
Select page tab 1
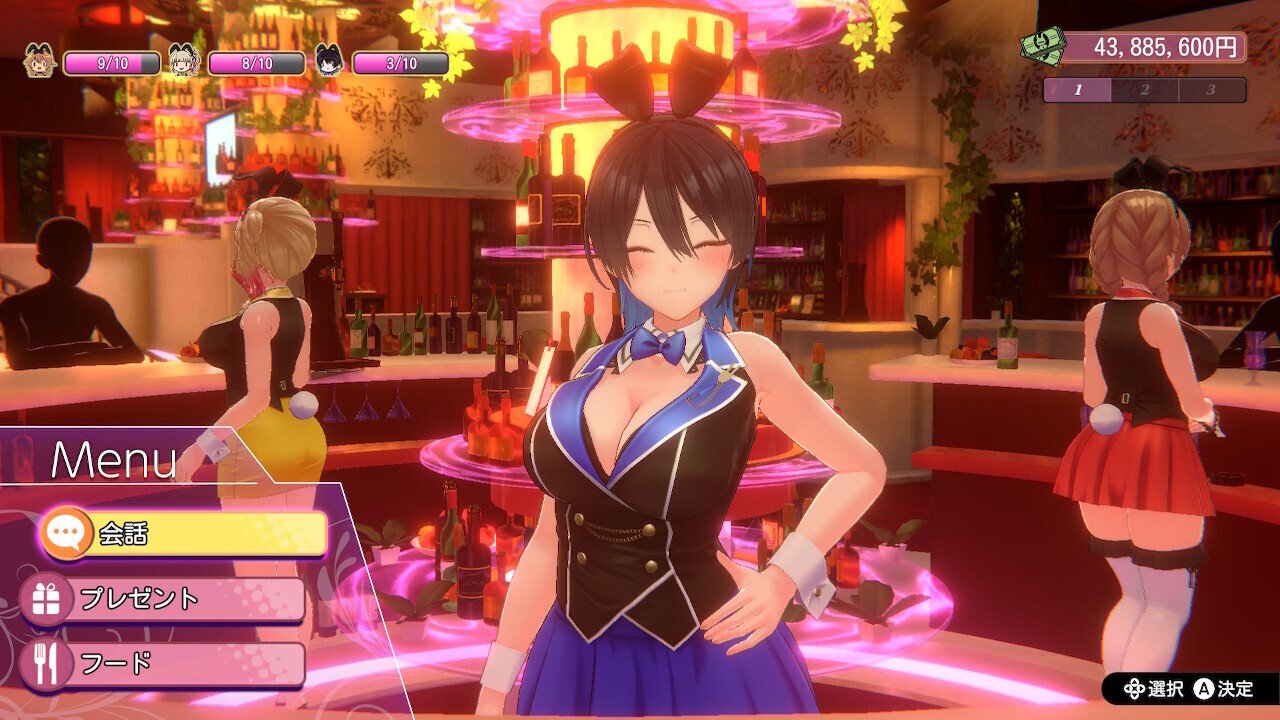pyautogui.click(x=1078, y=90)
